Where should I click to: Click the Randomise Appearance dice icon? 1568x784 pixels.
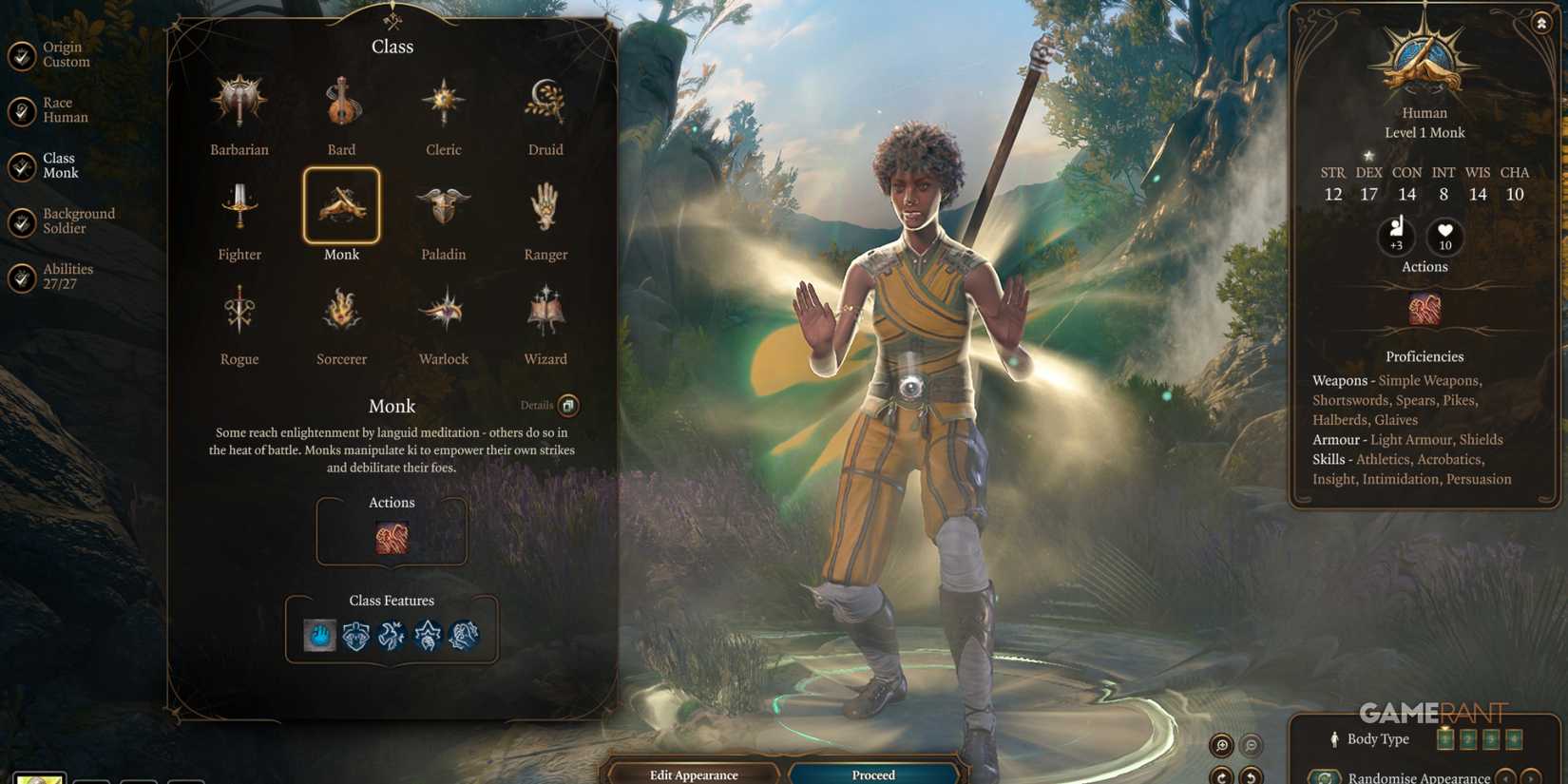pos(1324,777)
